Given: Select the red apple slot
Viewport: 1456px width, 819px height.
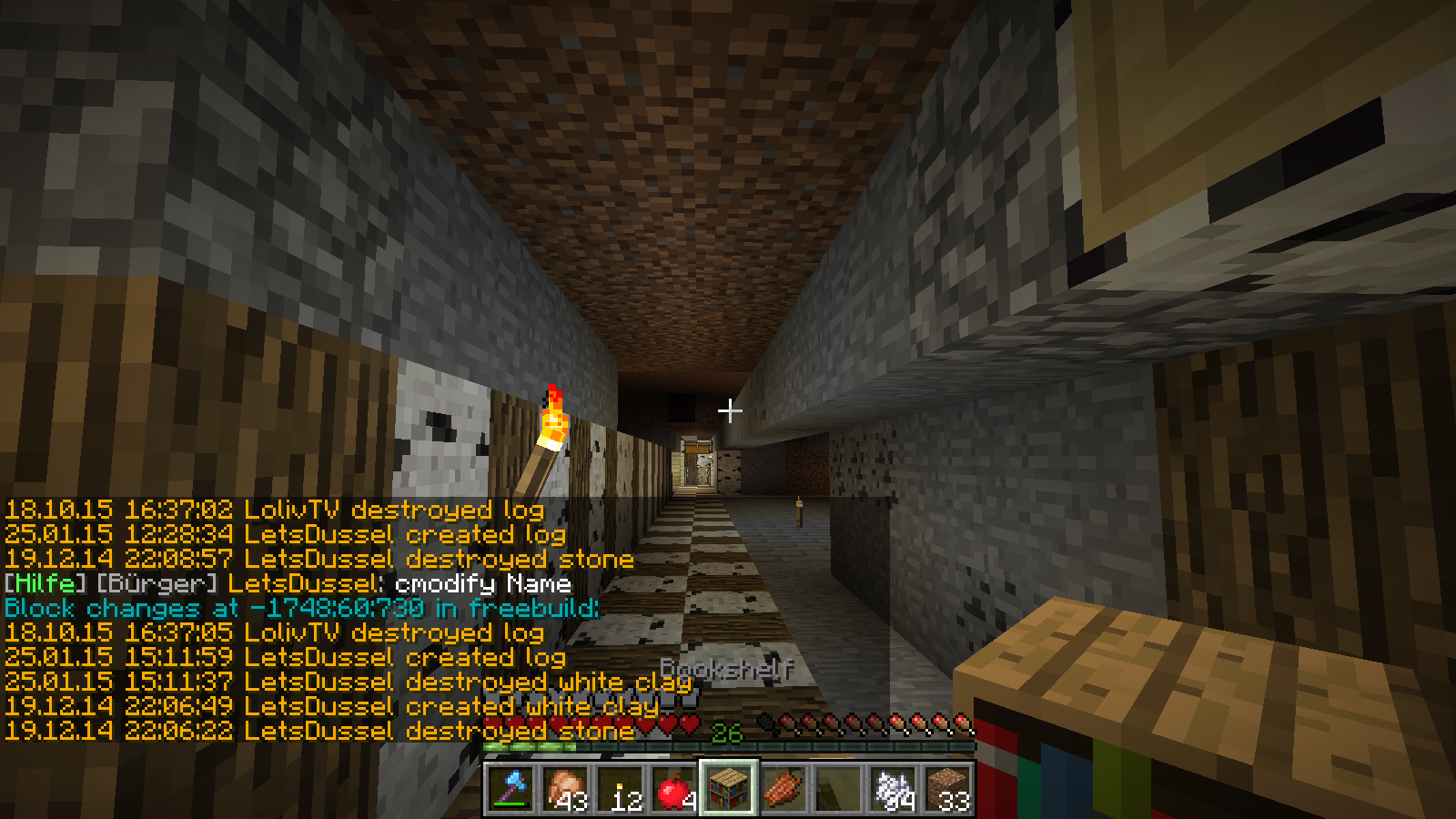Looking at the screenshot, I should (674, 788).
